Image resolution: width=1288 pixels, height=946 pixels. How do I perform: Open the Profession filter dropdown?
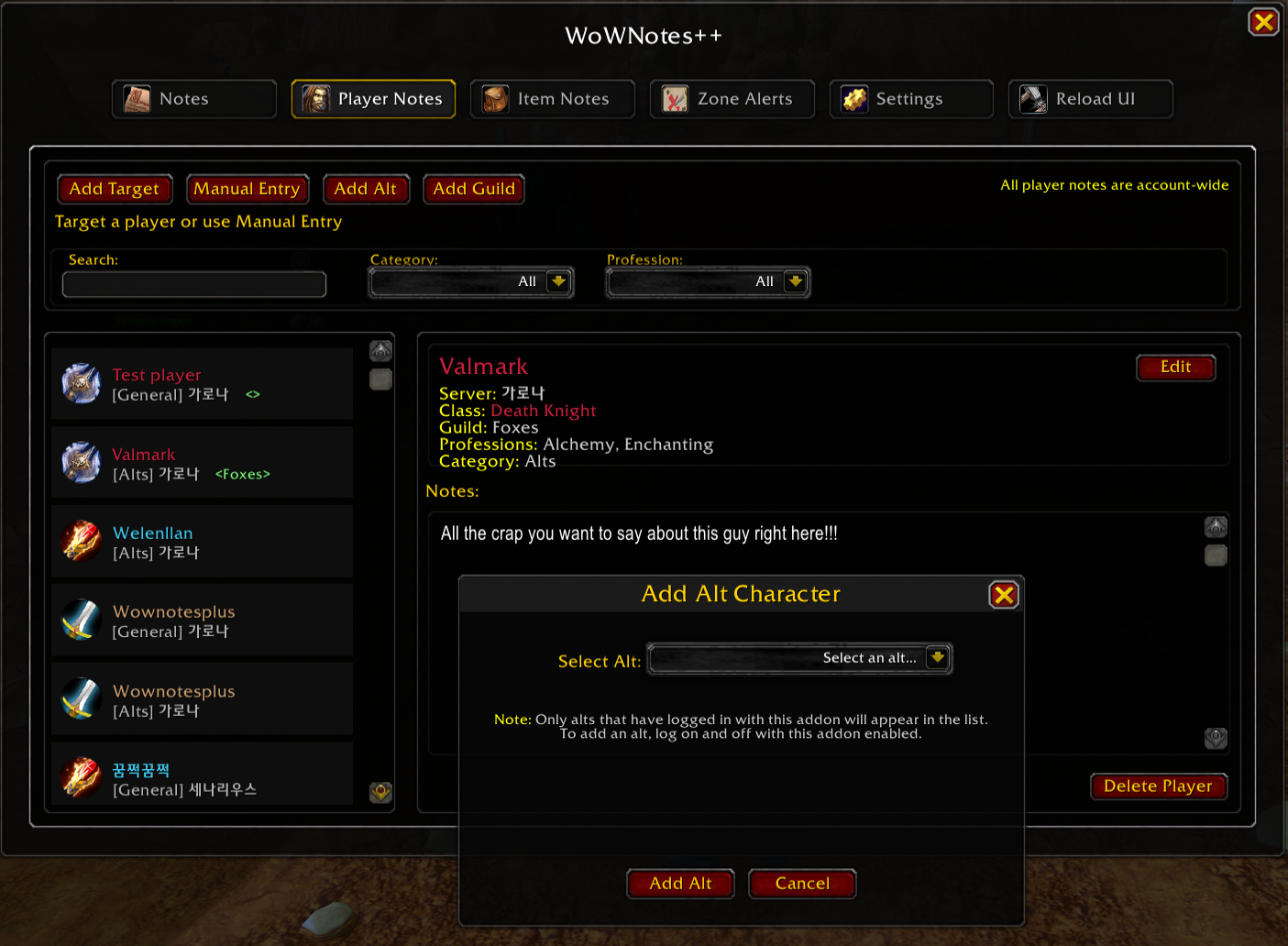[x=796, y=281]
